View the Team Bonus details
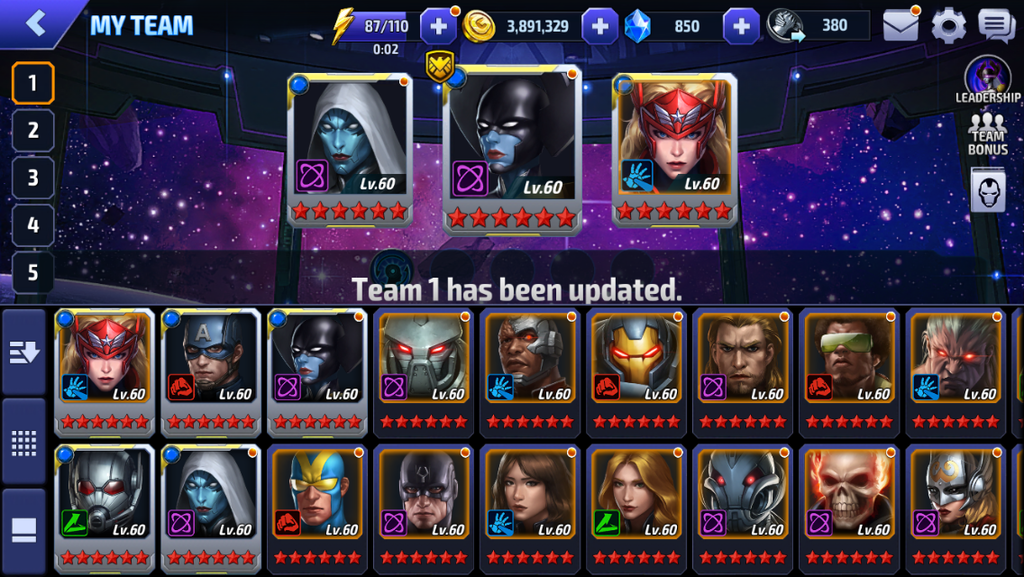 987,134
